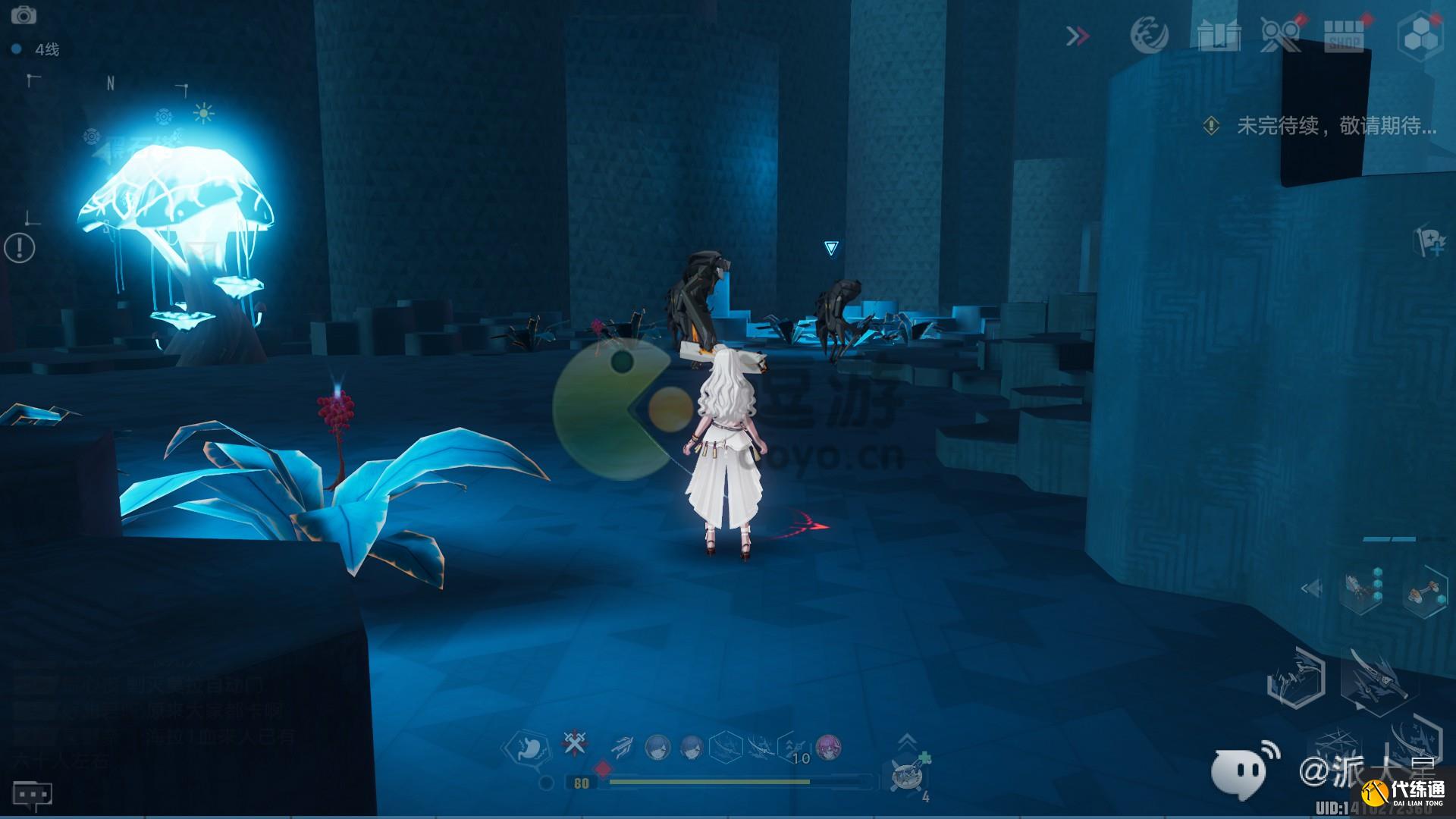Select the quest tracker text

click(1336, 126)
